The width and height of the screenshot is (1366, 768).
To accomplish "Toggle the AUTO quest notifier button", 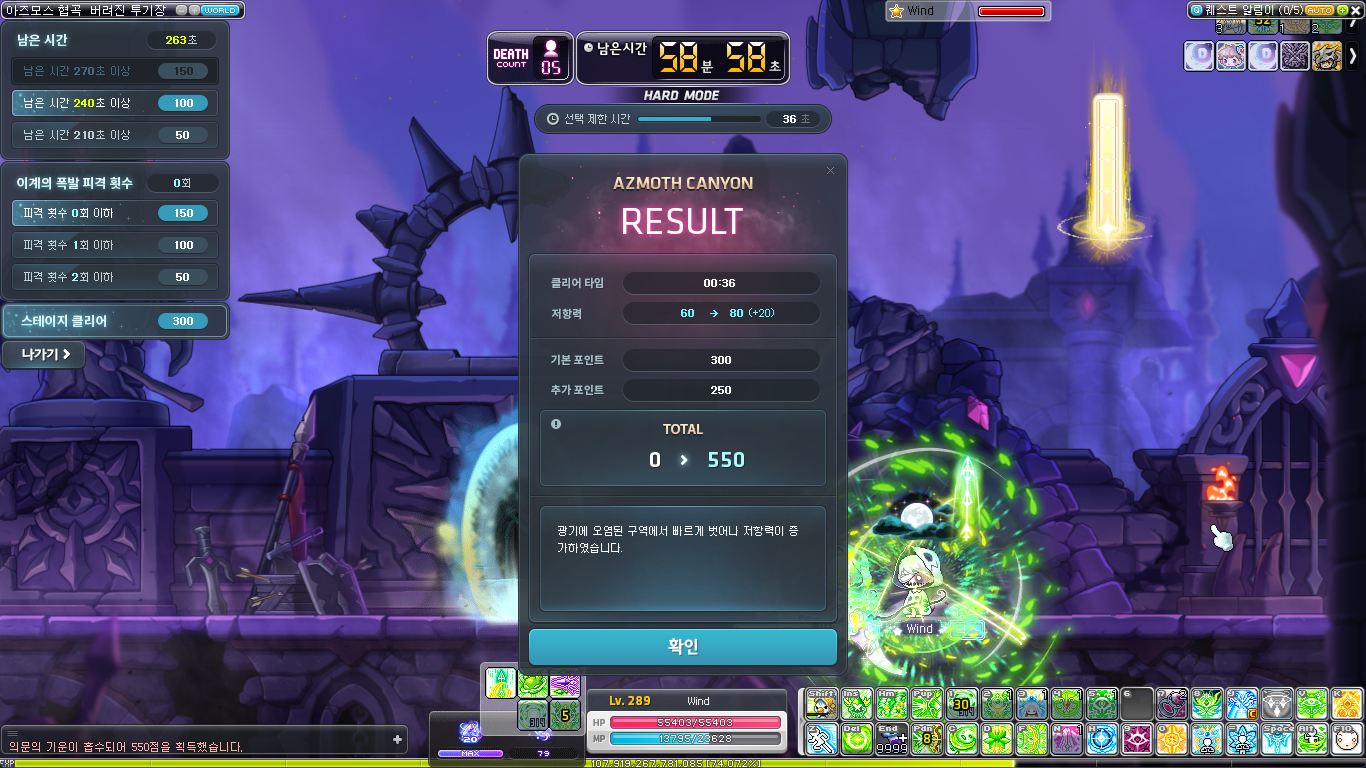I will [x=1320, y=10].
